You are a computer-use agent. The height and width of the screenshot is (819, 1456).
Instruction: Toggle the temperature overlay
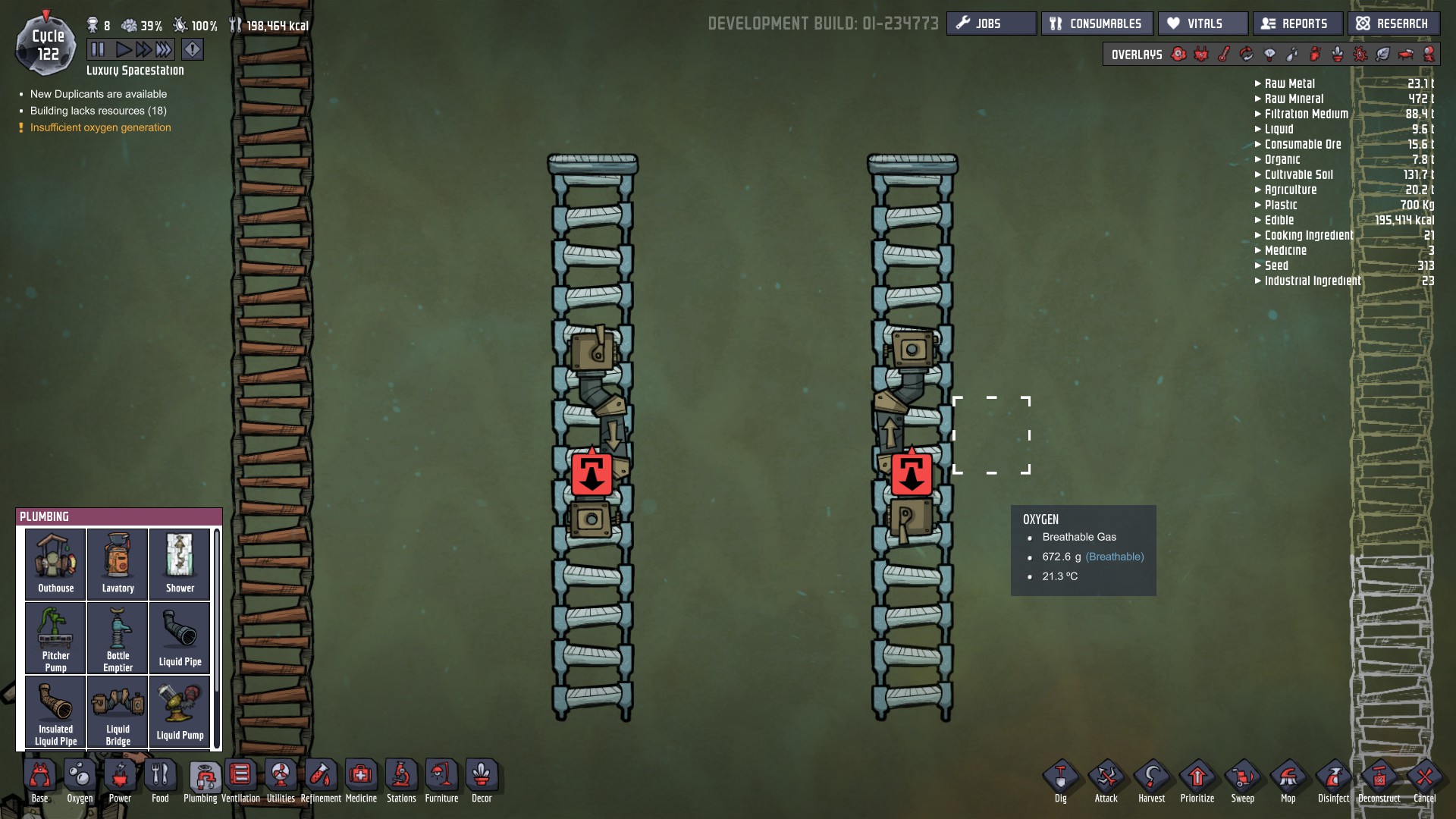[x=1225, y=54]
